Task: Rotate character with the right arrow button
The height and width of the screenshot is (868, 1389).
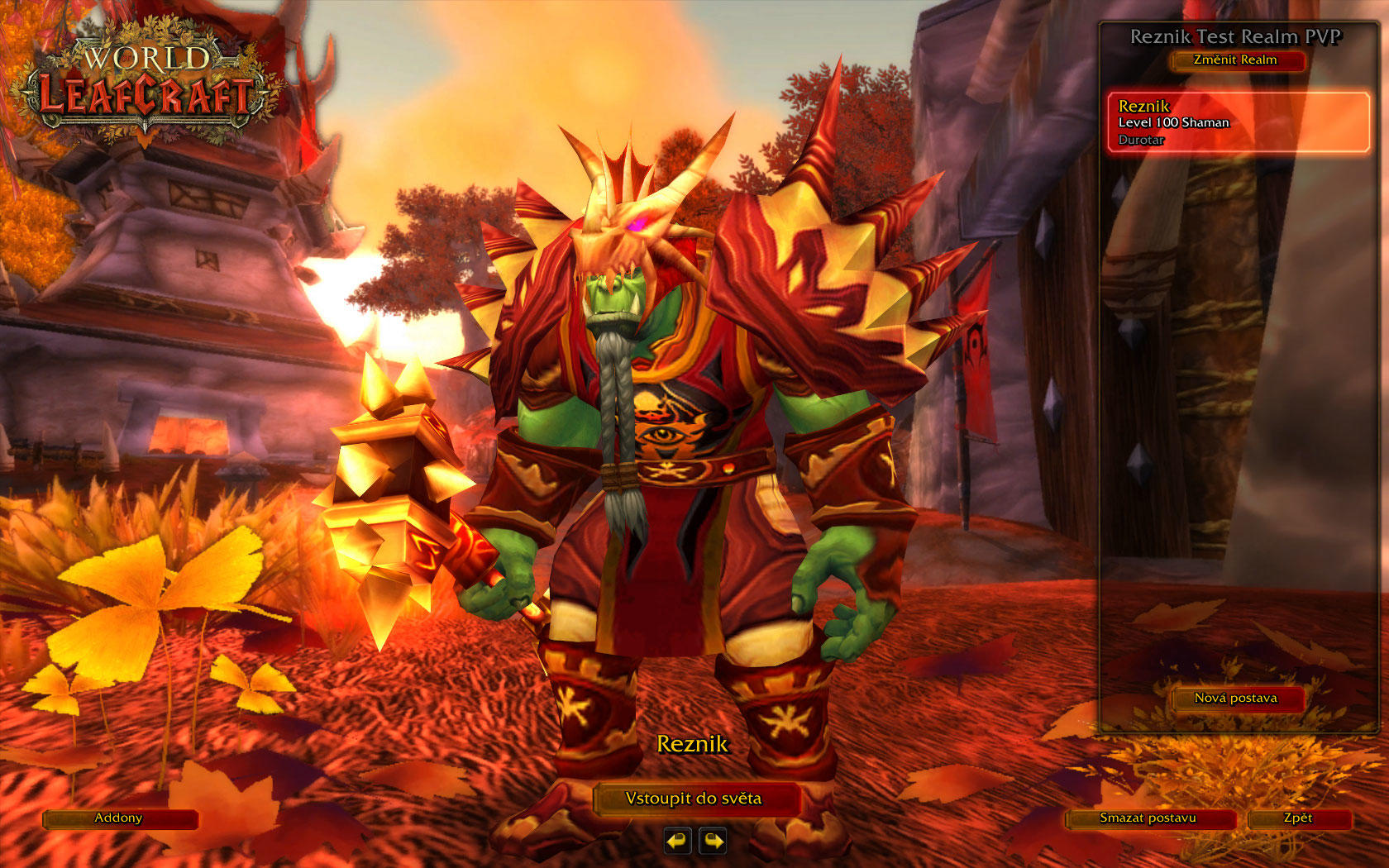Action: (713, 842)
